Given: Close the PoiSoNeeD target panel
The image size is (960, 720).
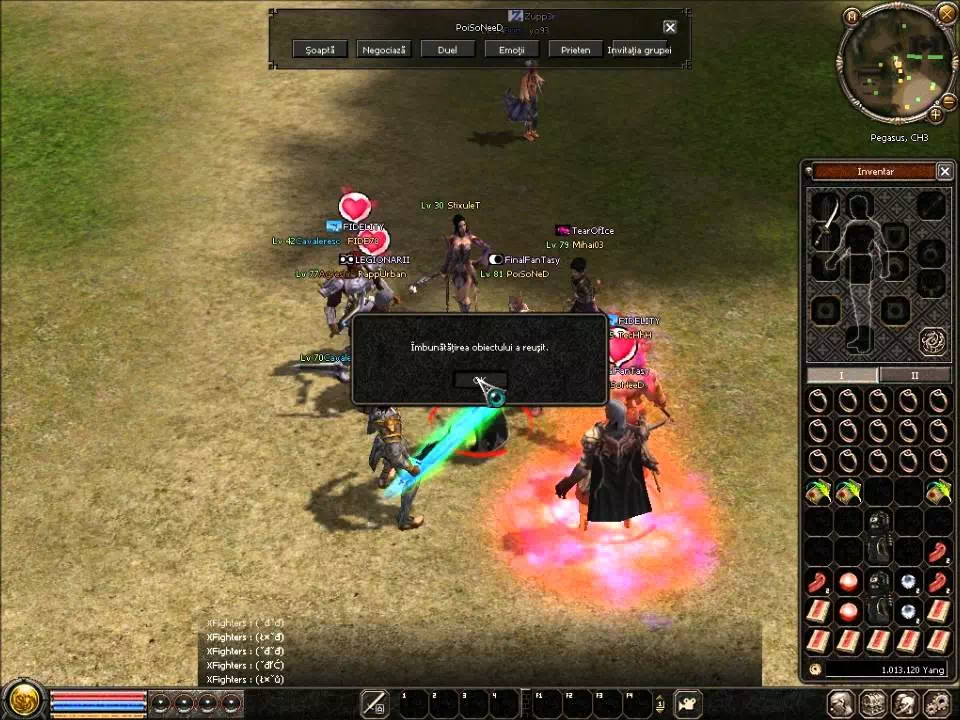Looking at the screenshot, I should point(670,28).
